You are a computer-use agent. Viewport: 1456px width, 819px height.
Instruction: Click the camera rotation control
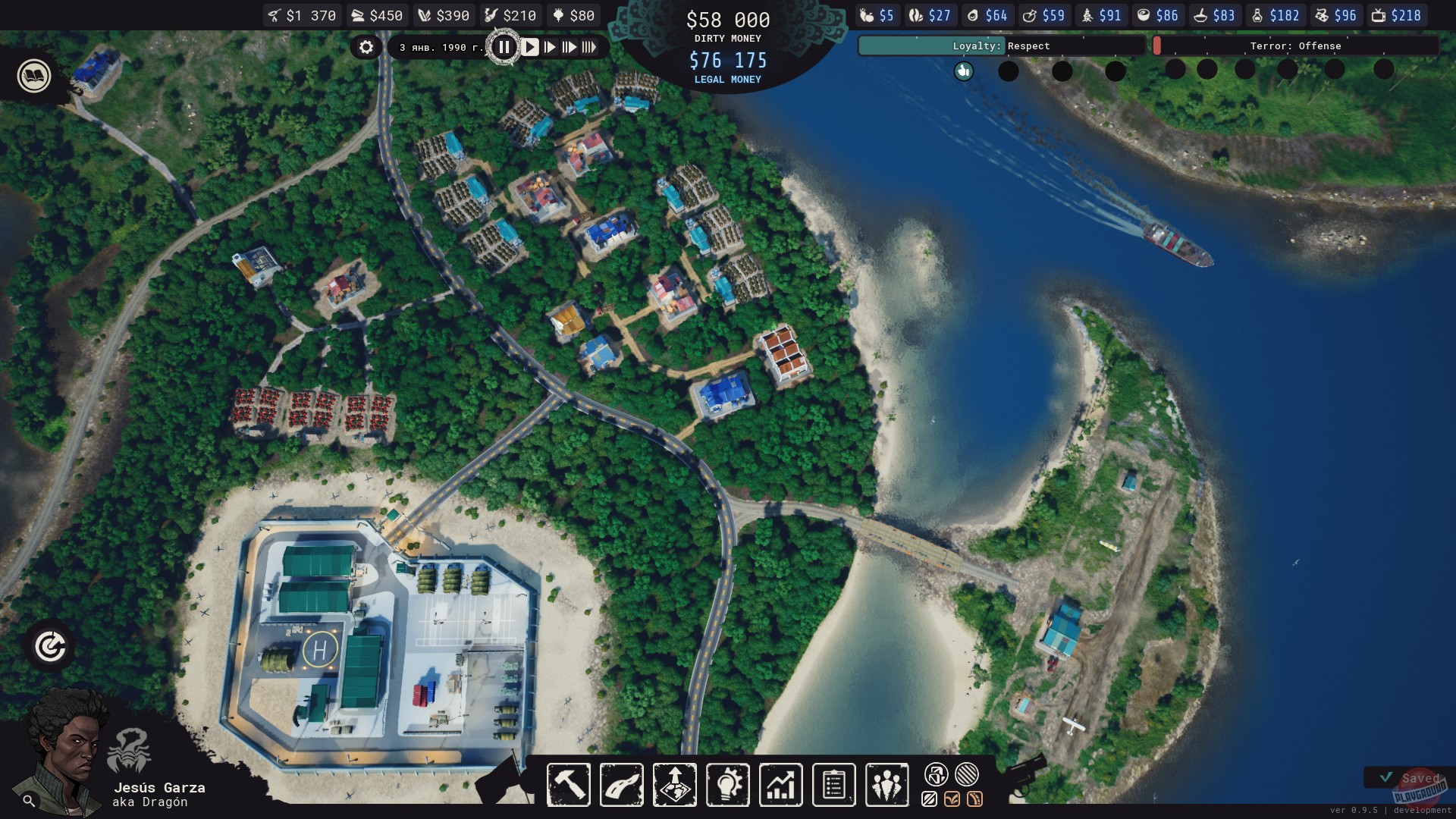[49, 646]
